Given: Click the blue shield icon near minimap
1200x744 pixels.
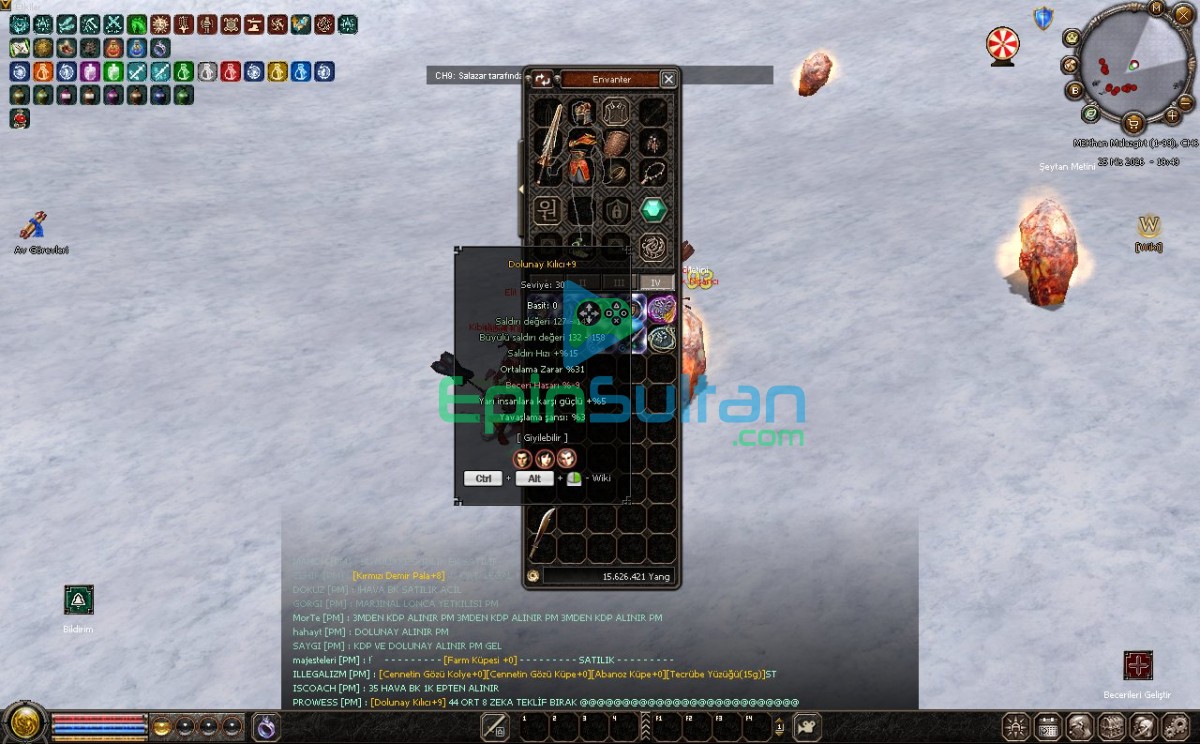Looking at the screenshot, I should tap(1044, 18).
